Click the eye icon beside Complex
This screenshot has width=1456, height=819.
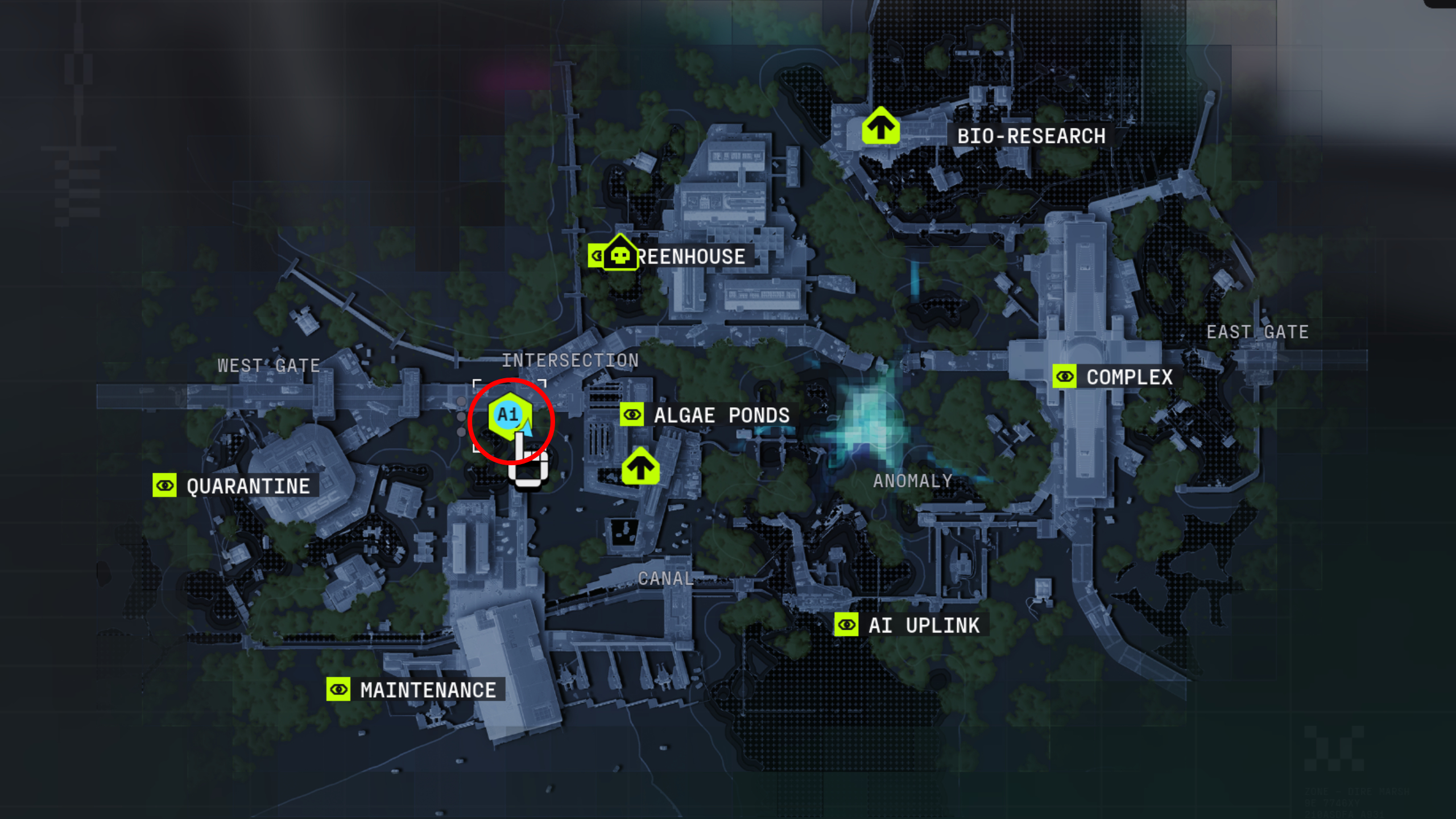point(1065,377)
